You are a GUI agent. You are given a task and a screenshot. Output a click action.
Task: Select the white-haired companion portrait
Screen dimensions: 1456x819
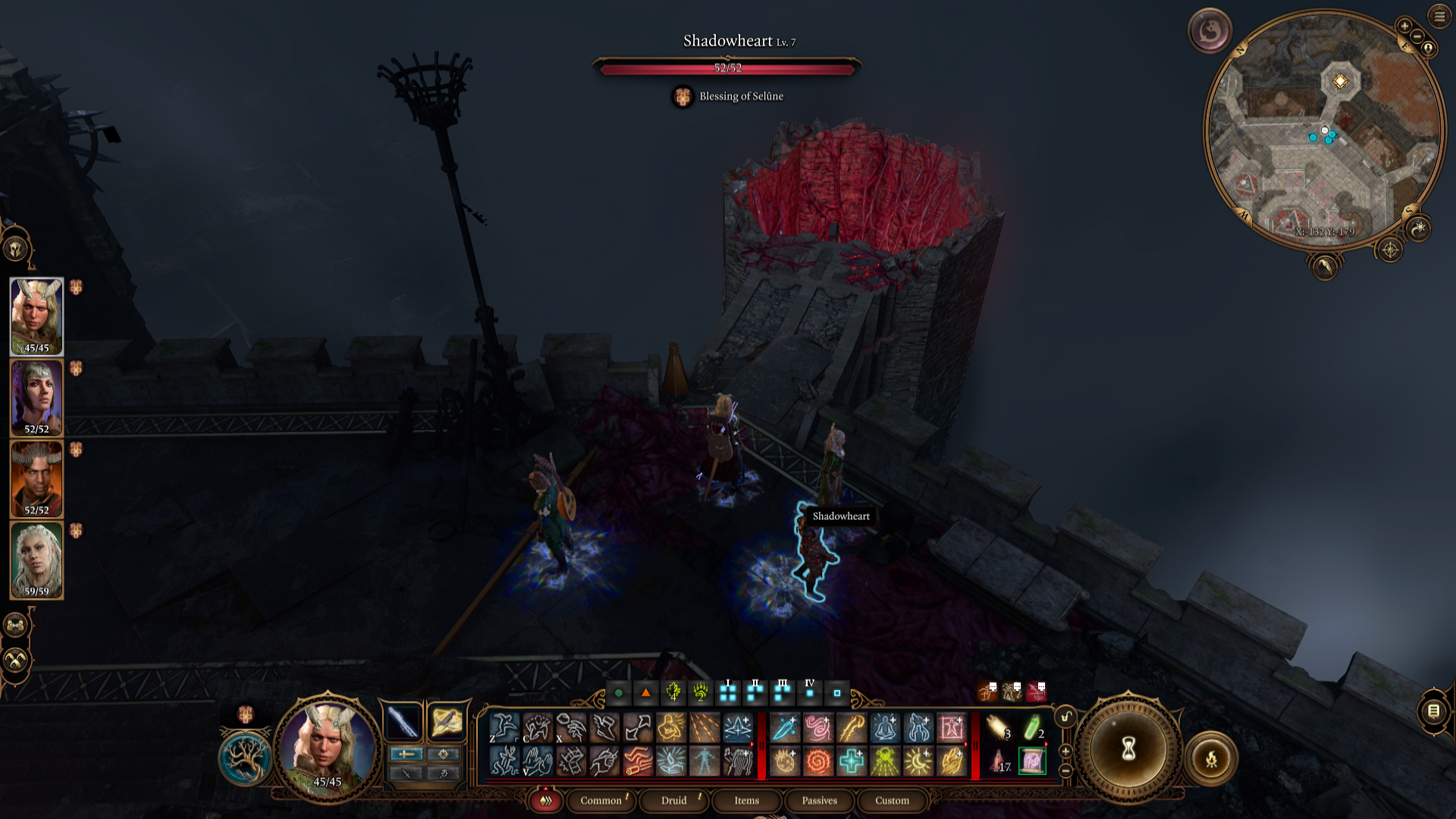pyautogui.click(x=36, y=560)
